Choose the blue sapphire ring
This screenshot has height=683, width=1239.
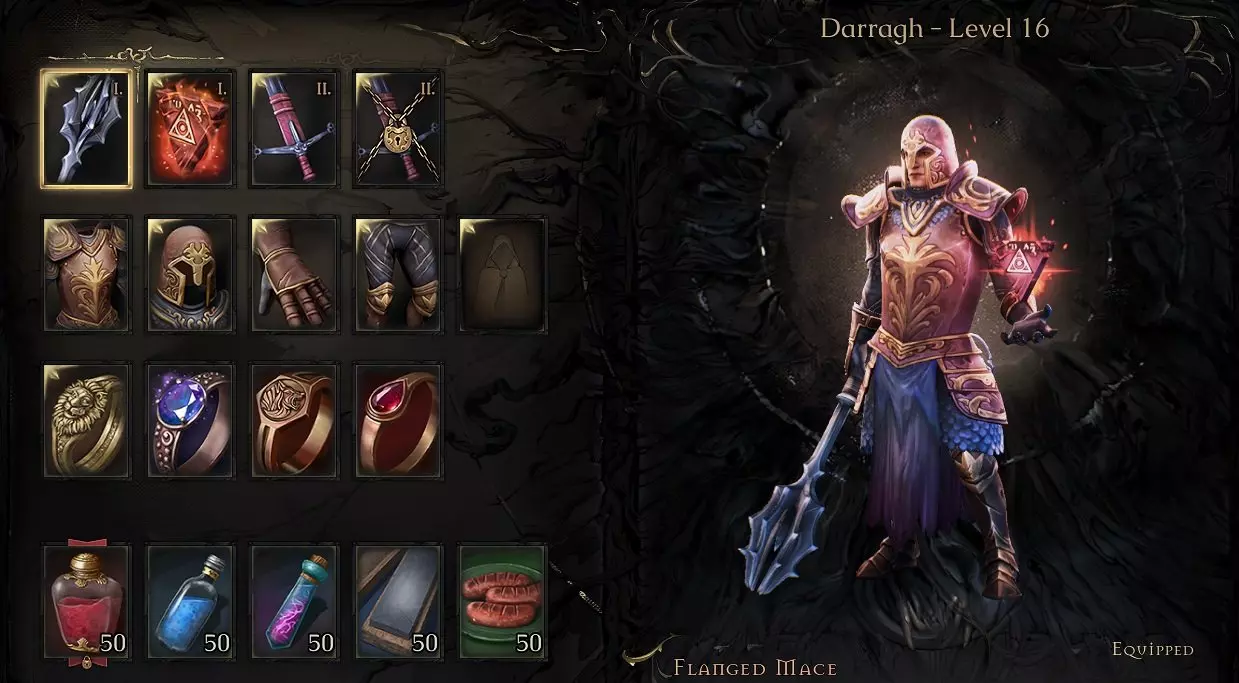(190, 420)
